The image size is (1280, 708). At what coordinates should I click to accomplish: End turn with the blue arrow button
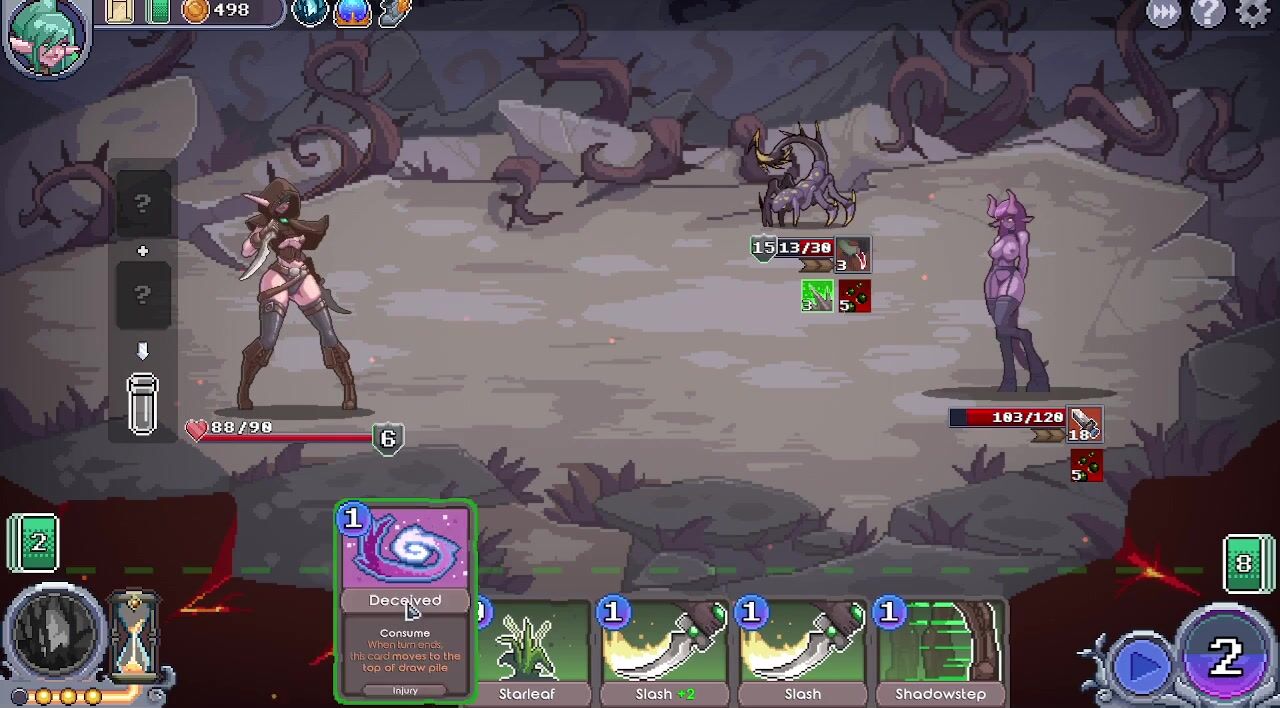point(1142,665)
